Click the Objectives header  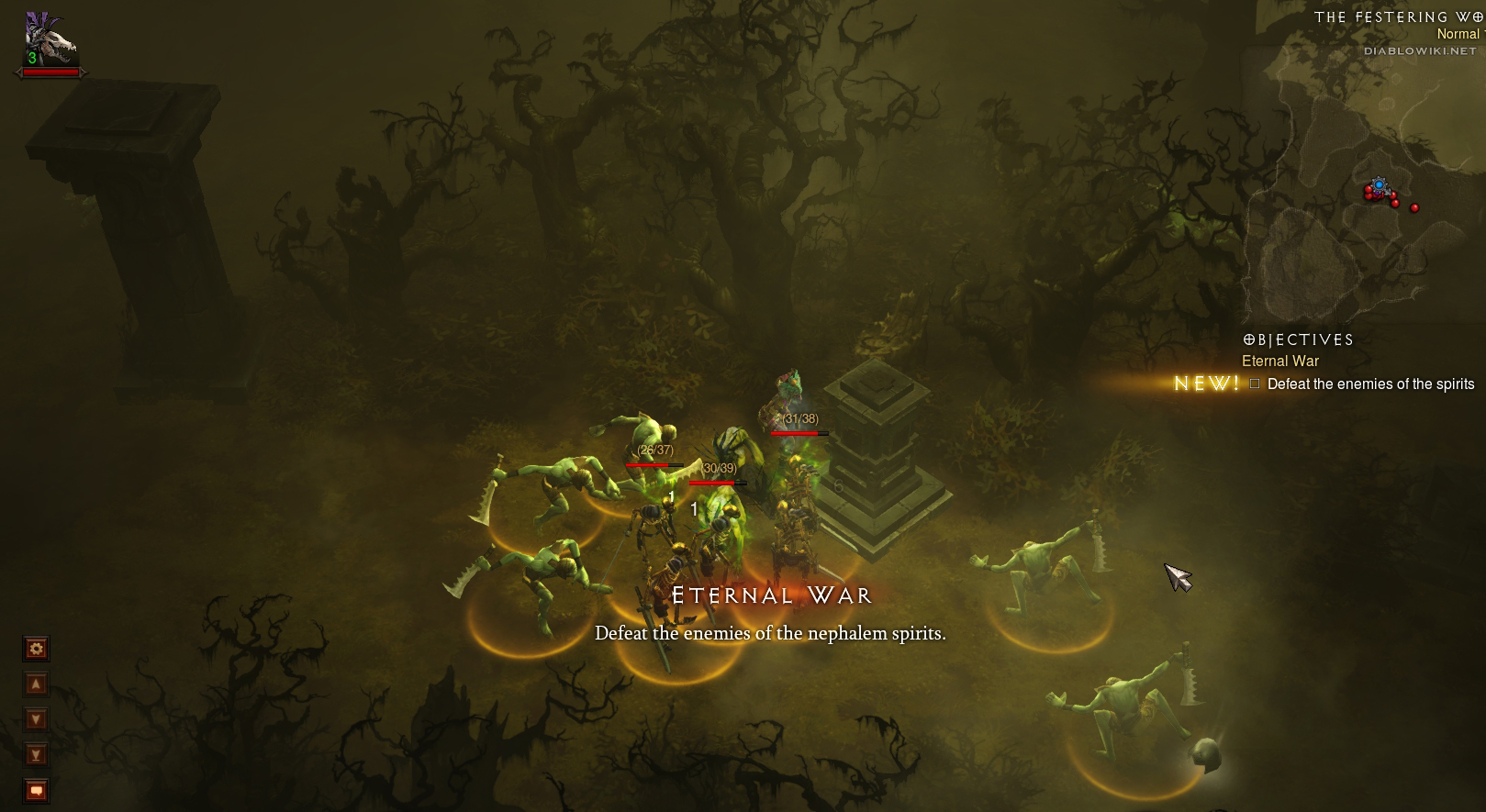1298,340
